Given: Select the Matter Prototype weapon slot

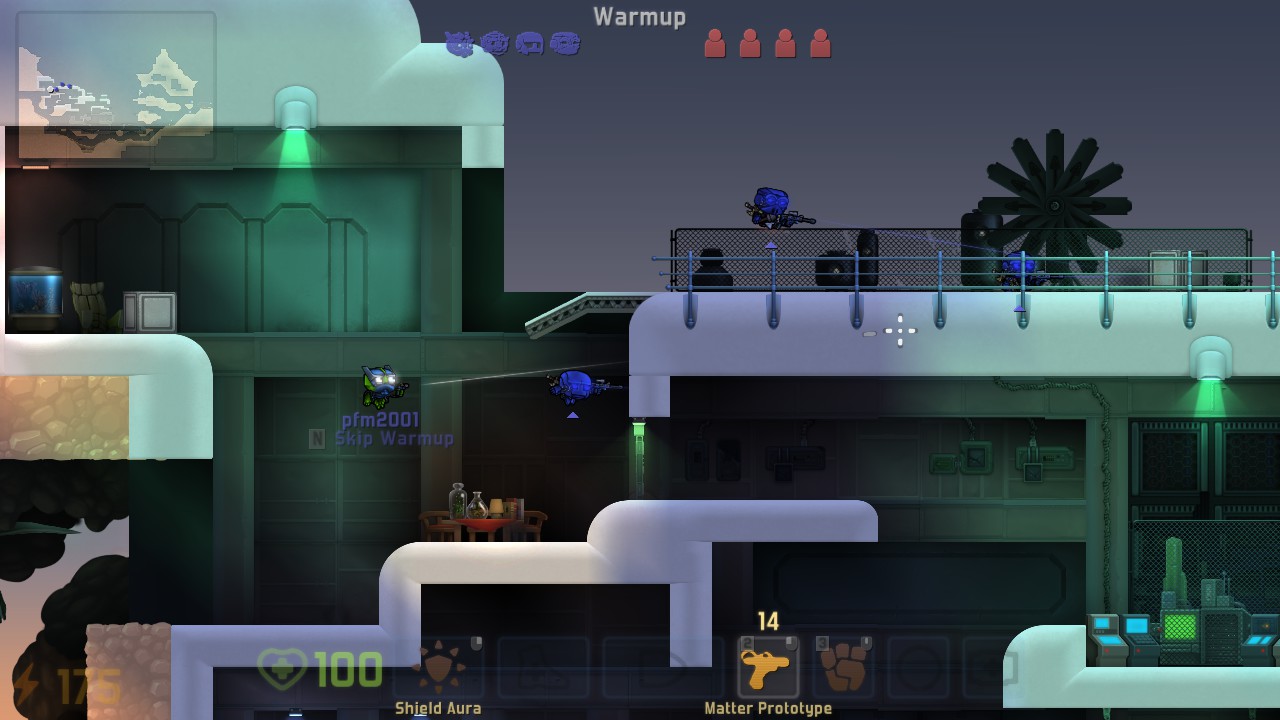Looking at the screenshot, I should (x=768, y=667).
